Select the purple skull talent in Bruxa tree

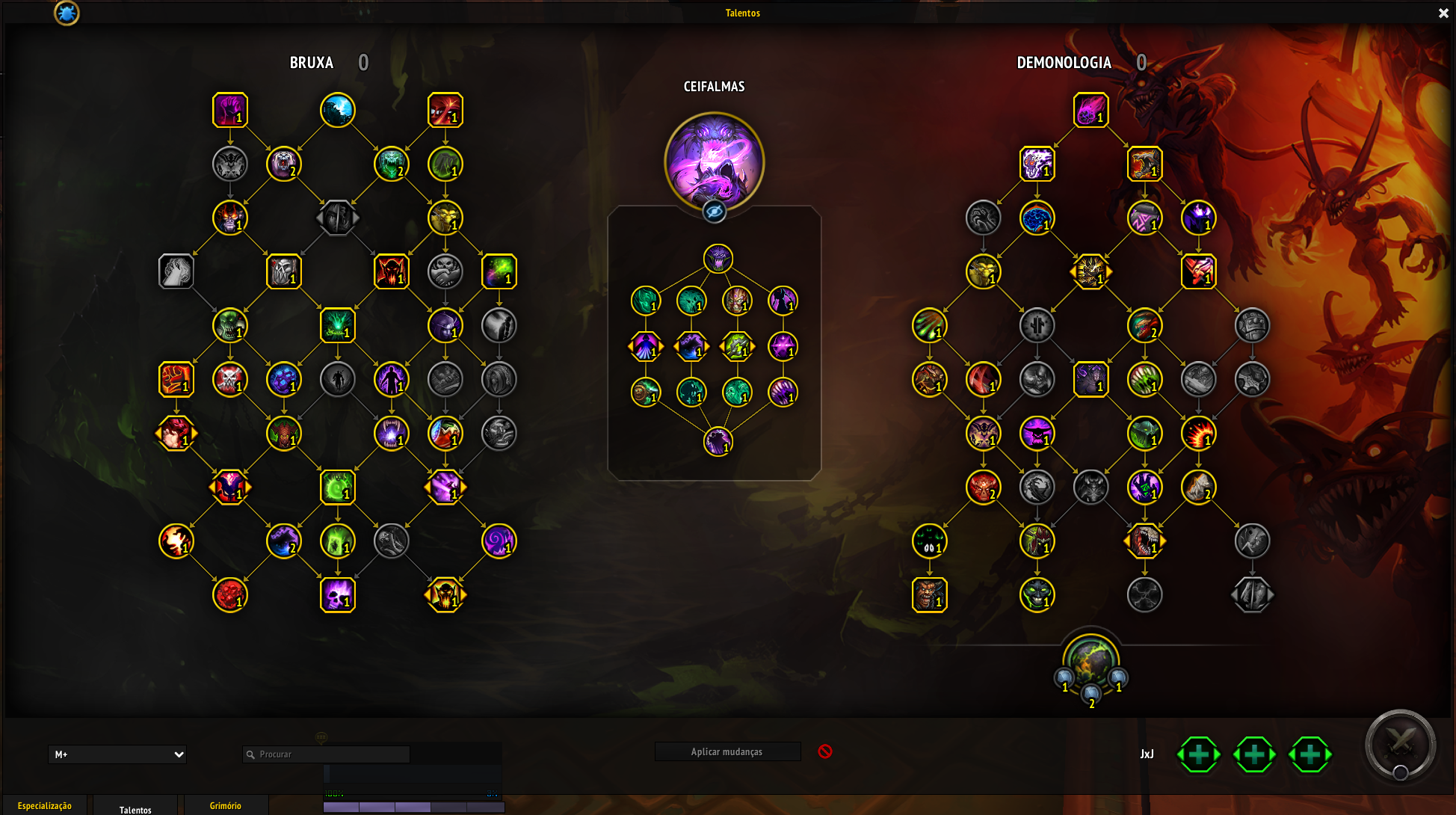338,595
